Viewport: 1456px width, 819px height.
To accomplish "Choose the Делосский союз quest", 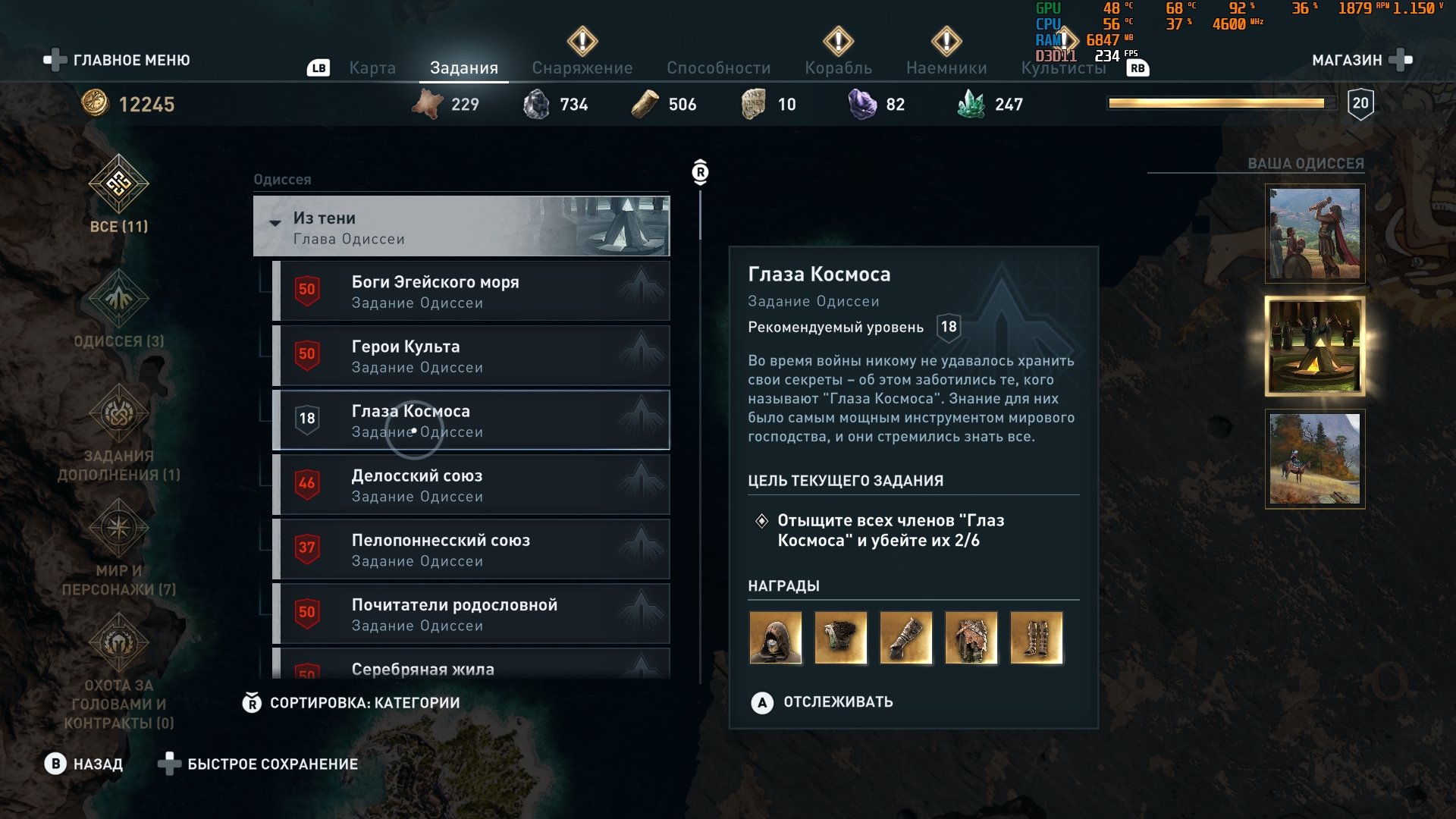I will coord(470,485).
